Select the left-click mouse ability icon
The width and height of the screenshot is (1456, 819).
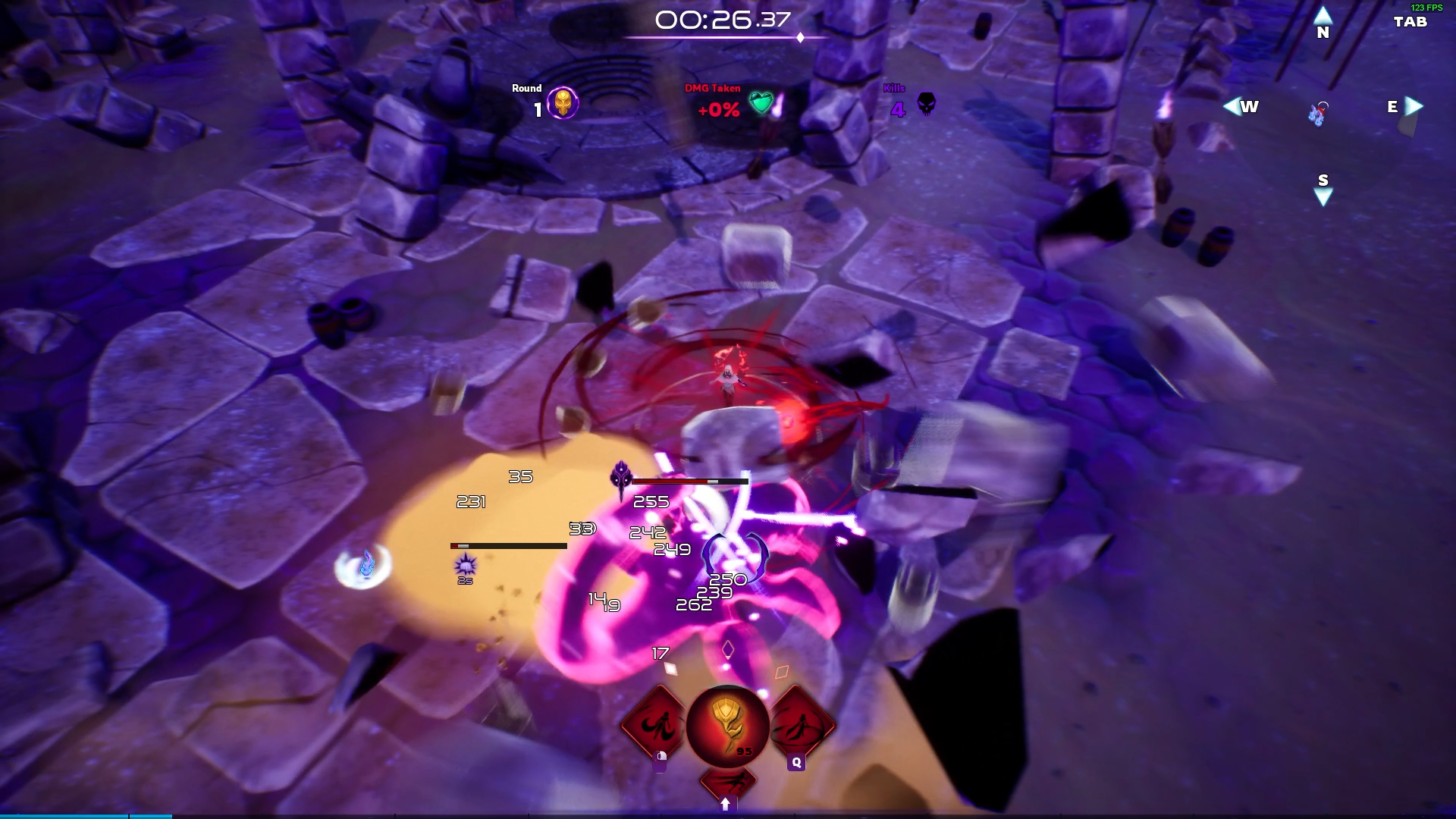coord(659,724)
